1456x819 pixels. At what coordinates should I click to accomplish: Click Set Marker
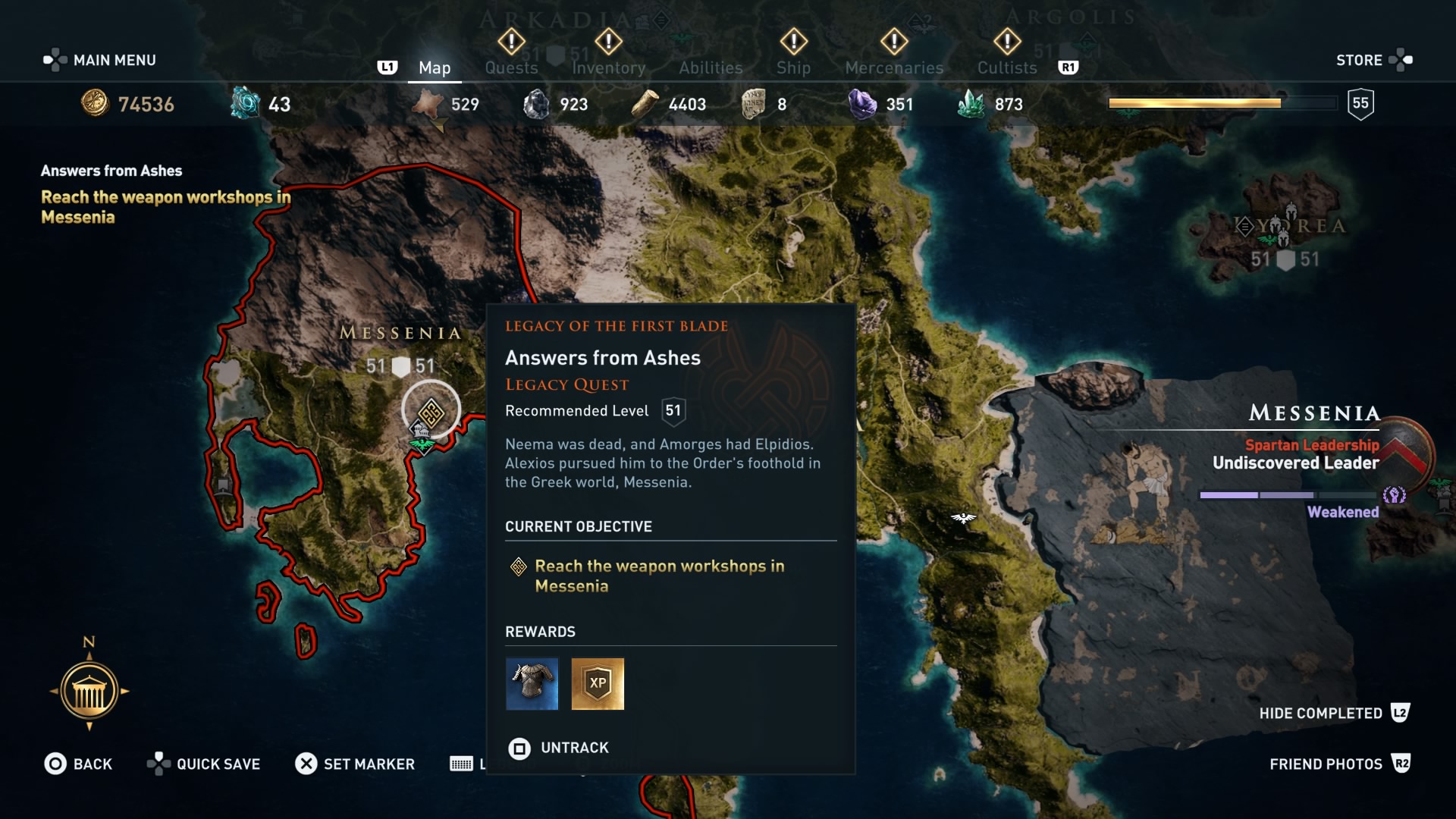click(356, 764)
